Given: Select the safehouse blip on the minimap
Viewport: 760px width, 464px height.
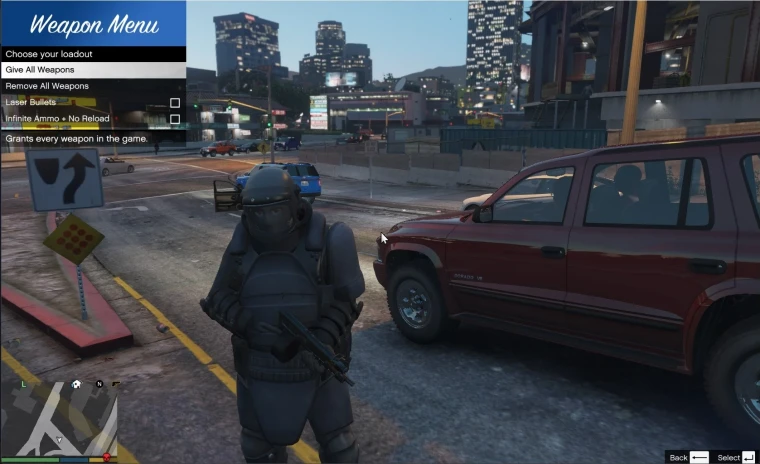Looking at the screenshot, I should point(76,384).
